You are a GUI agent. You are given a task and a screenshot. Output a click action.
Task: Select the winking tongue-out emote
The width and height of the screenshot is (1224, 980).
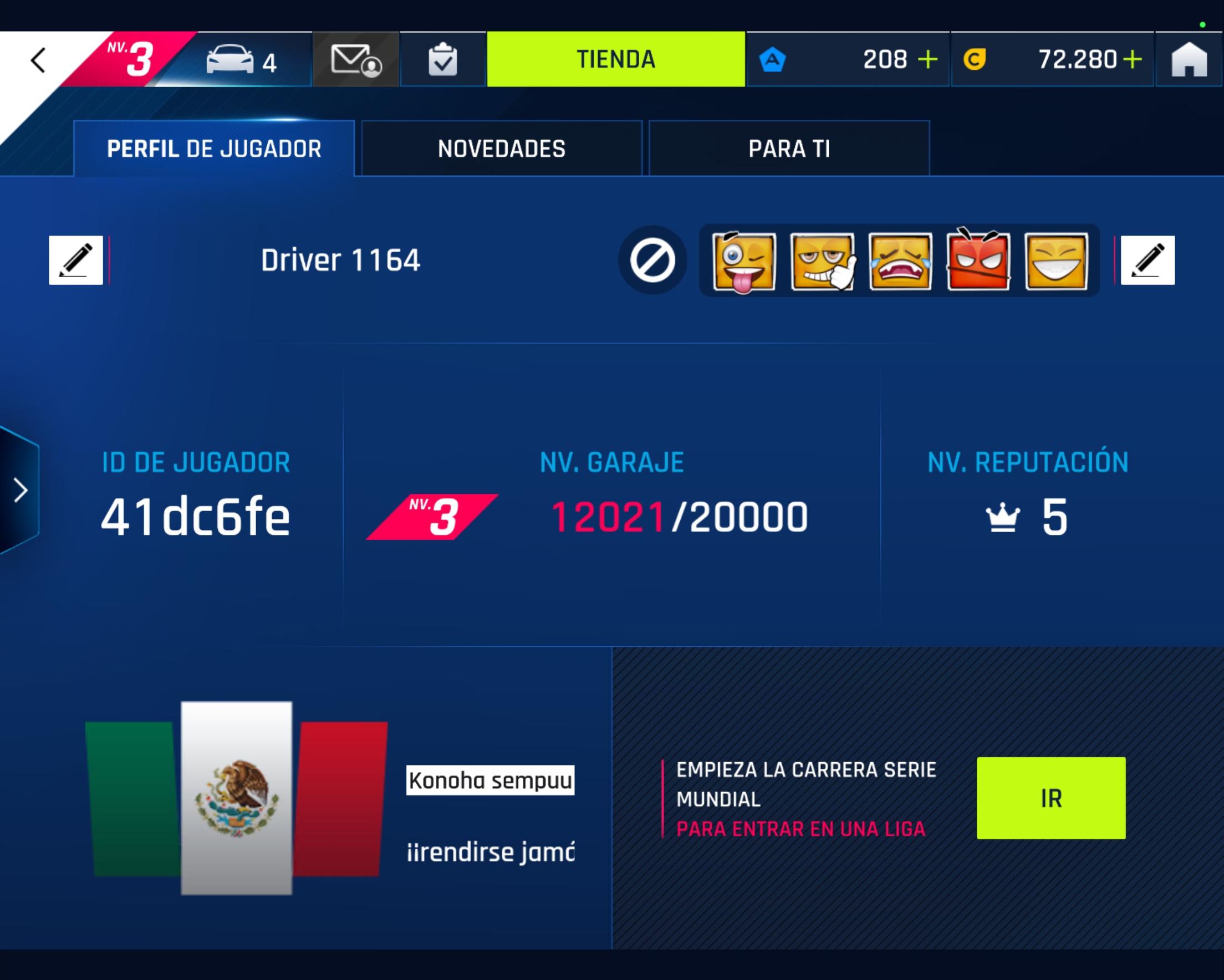[x=743, y=261]
